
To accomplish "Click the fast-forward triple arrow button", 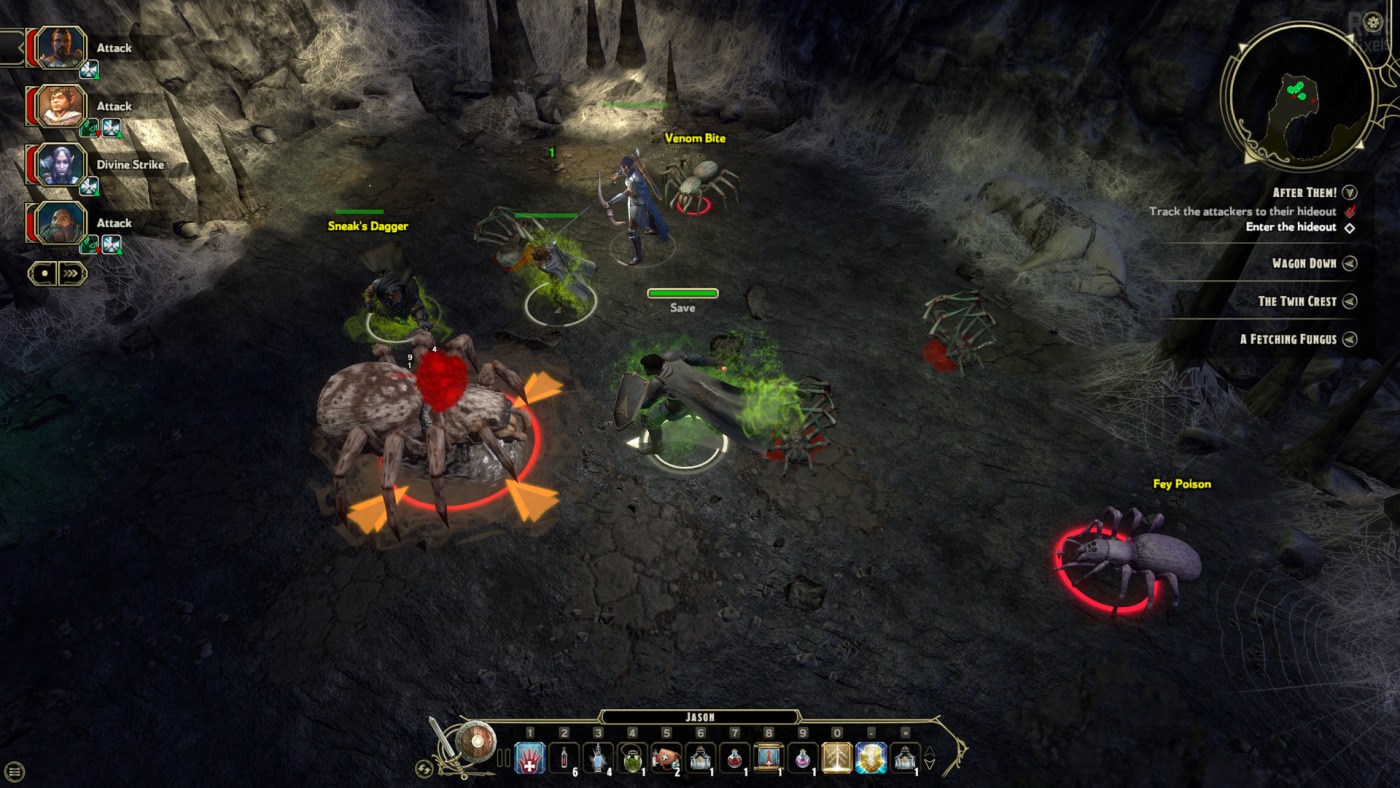I will tap(72, 273).
